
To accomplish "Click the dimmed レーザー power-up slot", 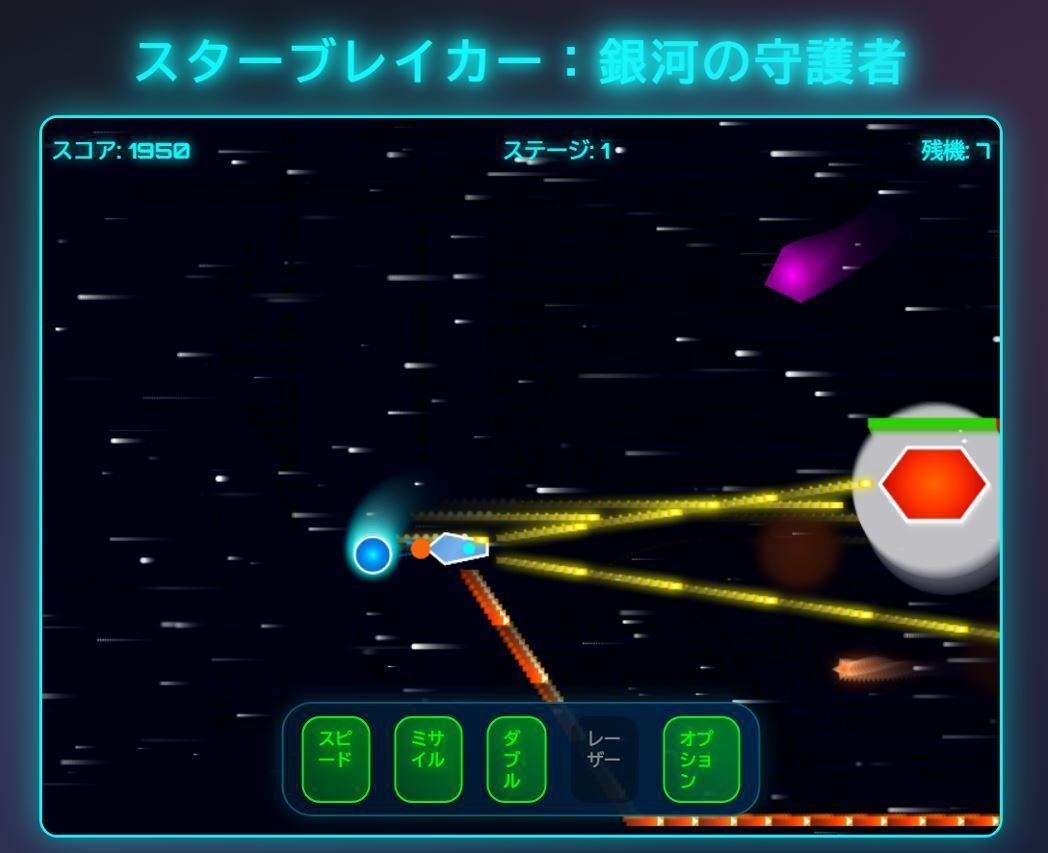I will tap(604, 759).
